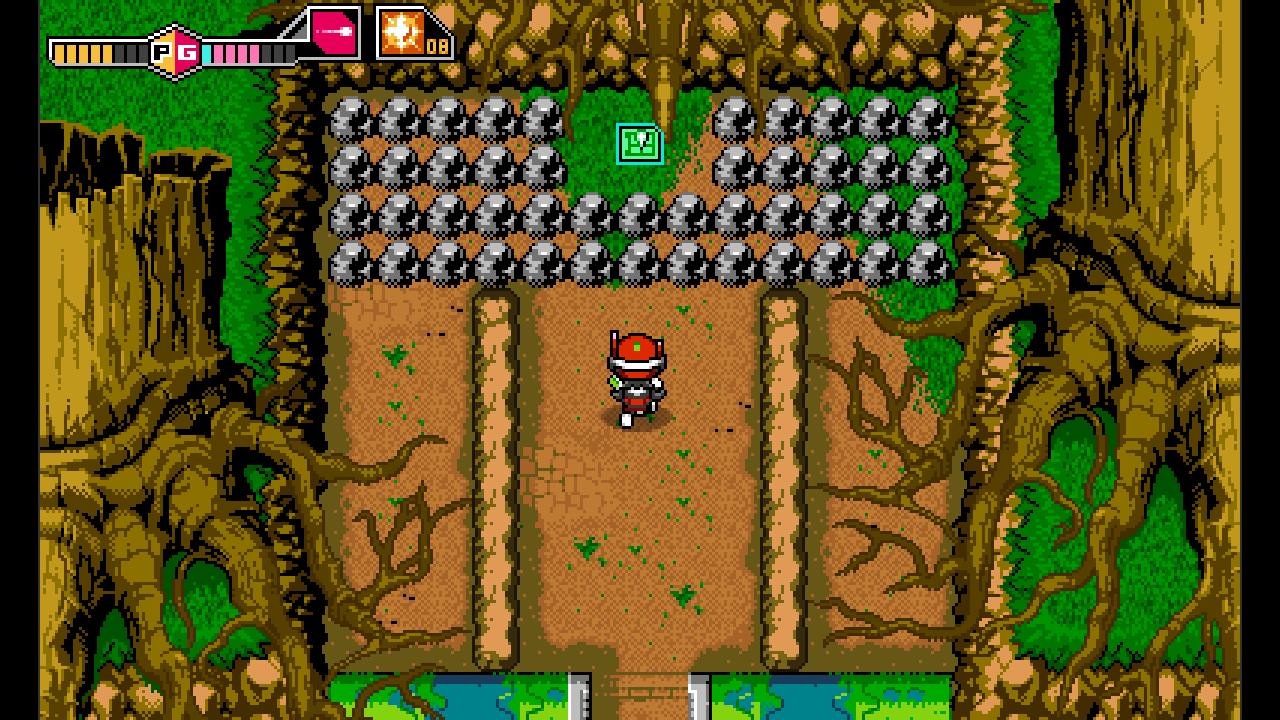Image resolution: width=1280 pixels, height=720 pixels.
Task: Click the sub-weapon ammo counter showing 08
Action: 437,48
